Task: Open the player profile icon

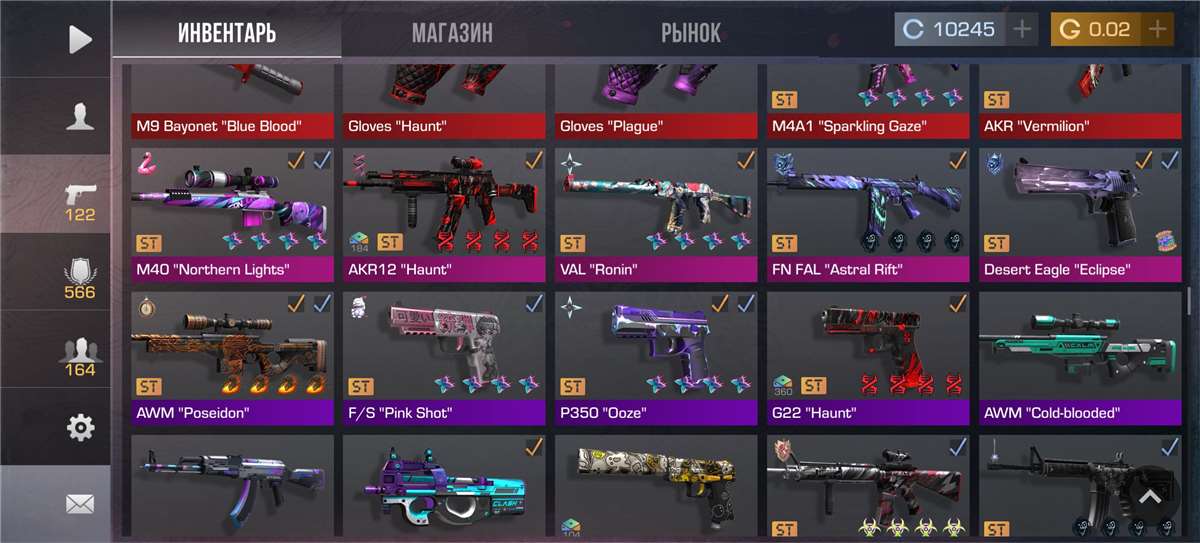Action: pos(79,117)
